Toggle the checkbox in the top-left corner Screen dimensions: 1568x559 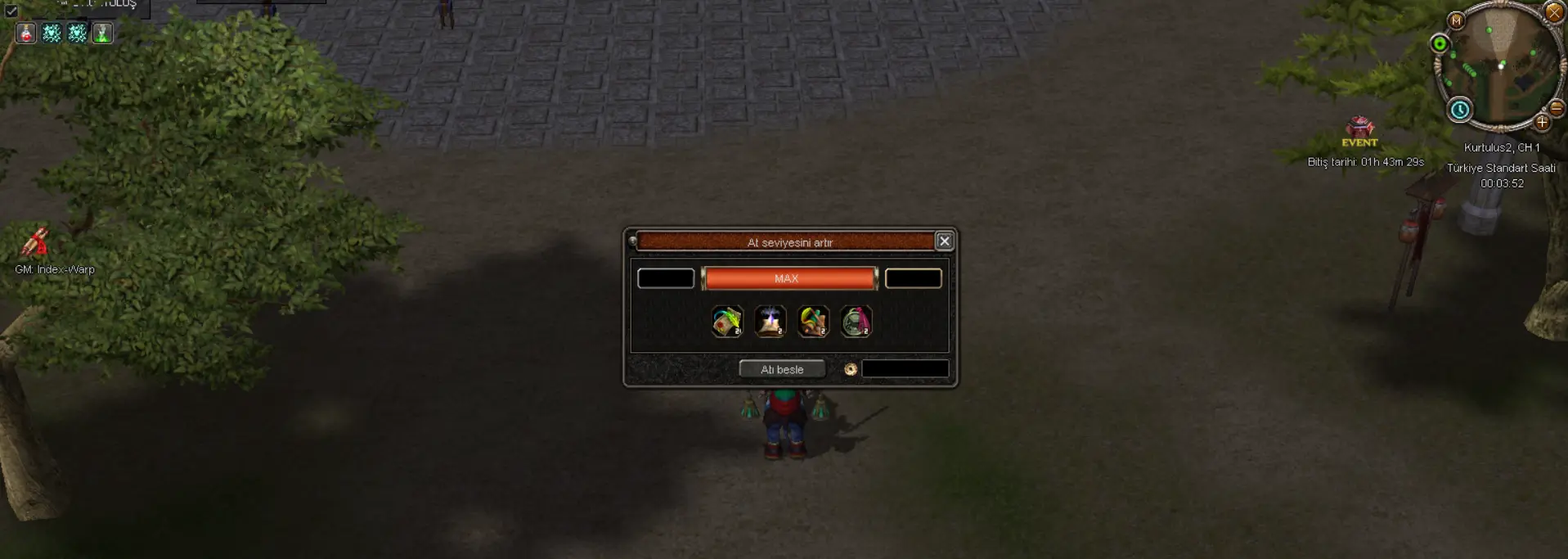pyautogui.click(x=11, y=11)
